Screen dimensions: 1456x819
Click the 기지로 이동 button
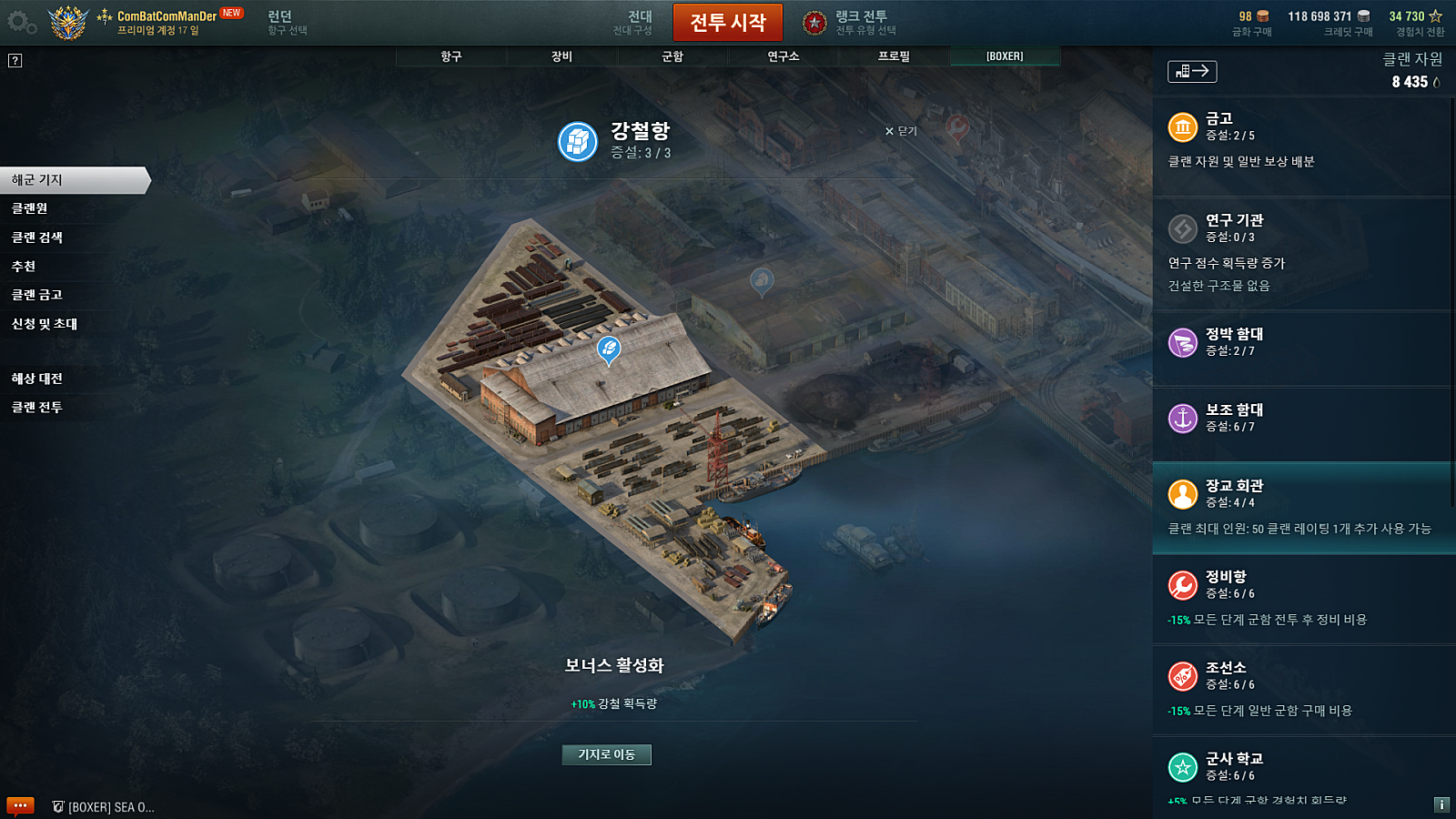pos(606,754)
